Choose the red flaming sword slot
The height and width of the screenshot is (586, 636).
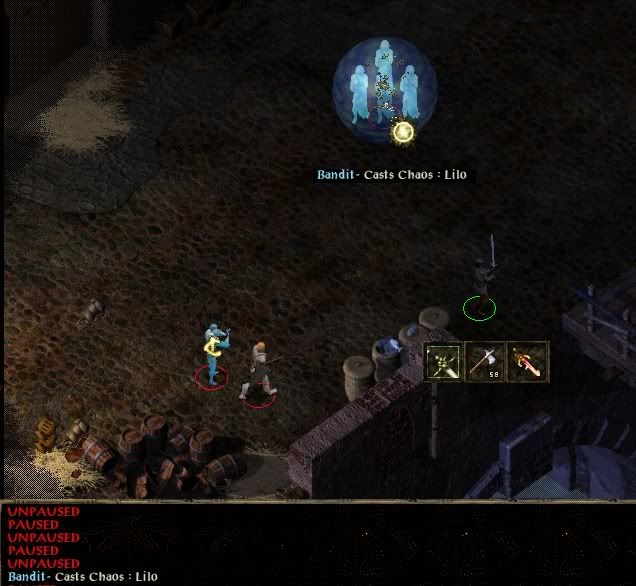tap(527, 361)
